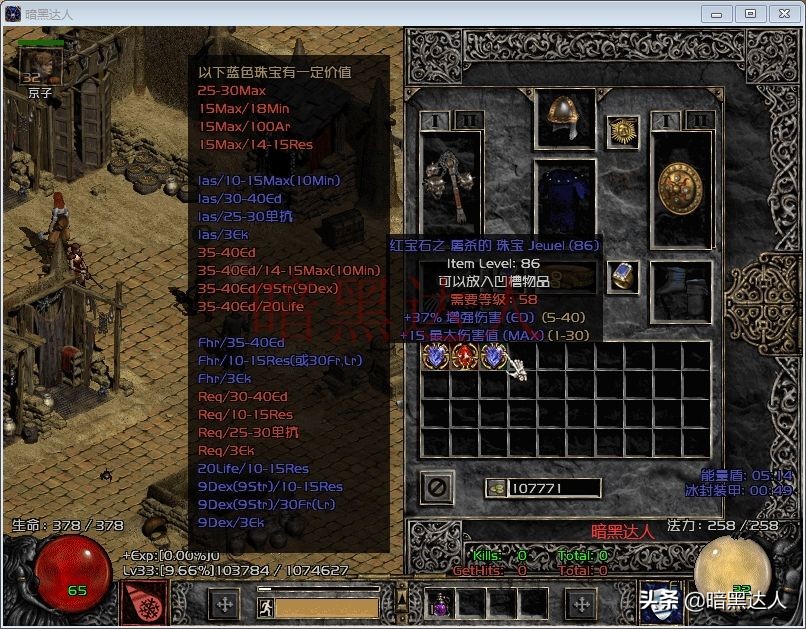Close the inventory with the crossed-circle button

[x=437, y=488]
